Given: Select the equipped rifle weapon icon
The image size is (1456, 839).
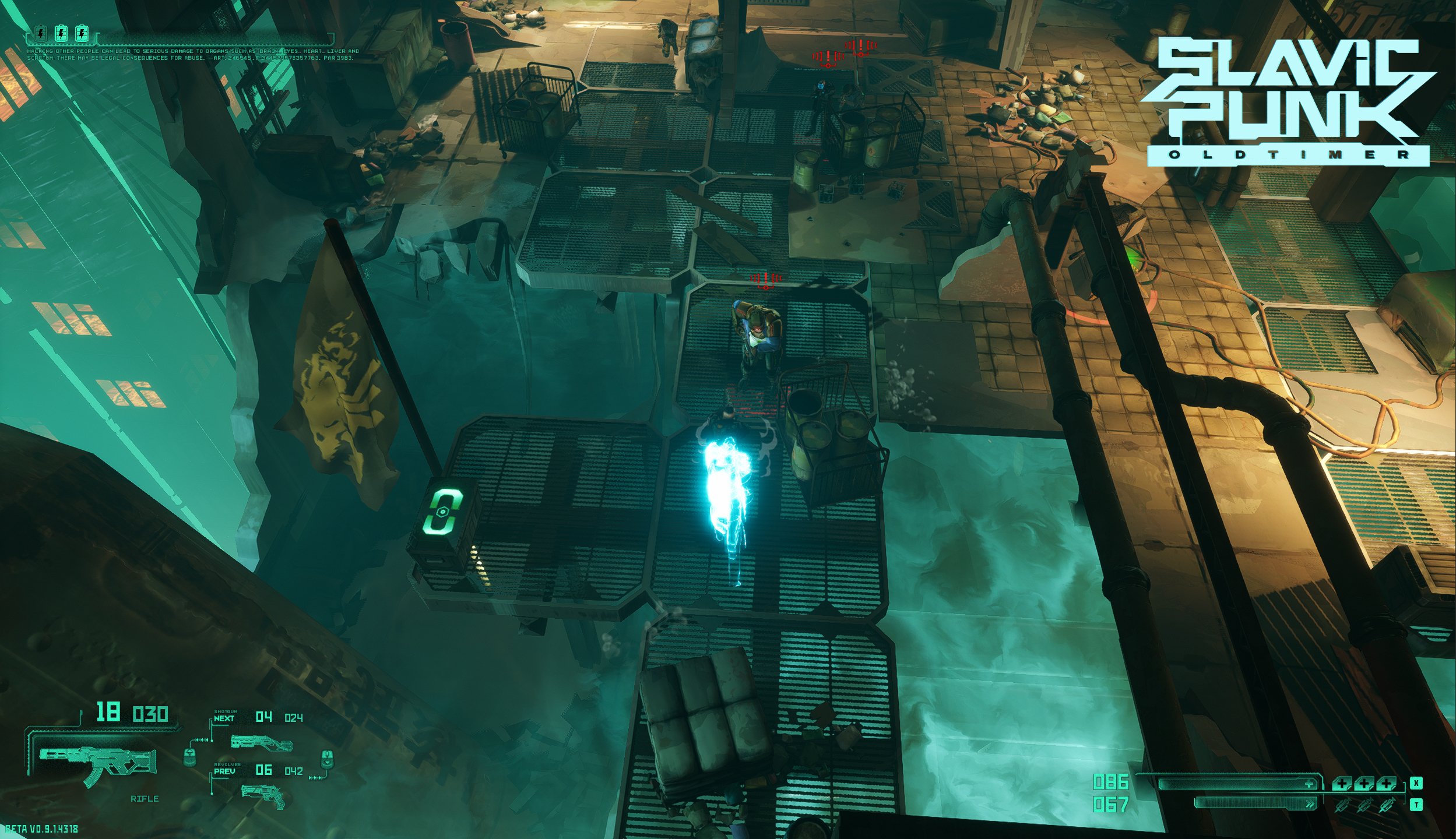Looking at the screenshot, I should click(x=97, y=764).
